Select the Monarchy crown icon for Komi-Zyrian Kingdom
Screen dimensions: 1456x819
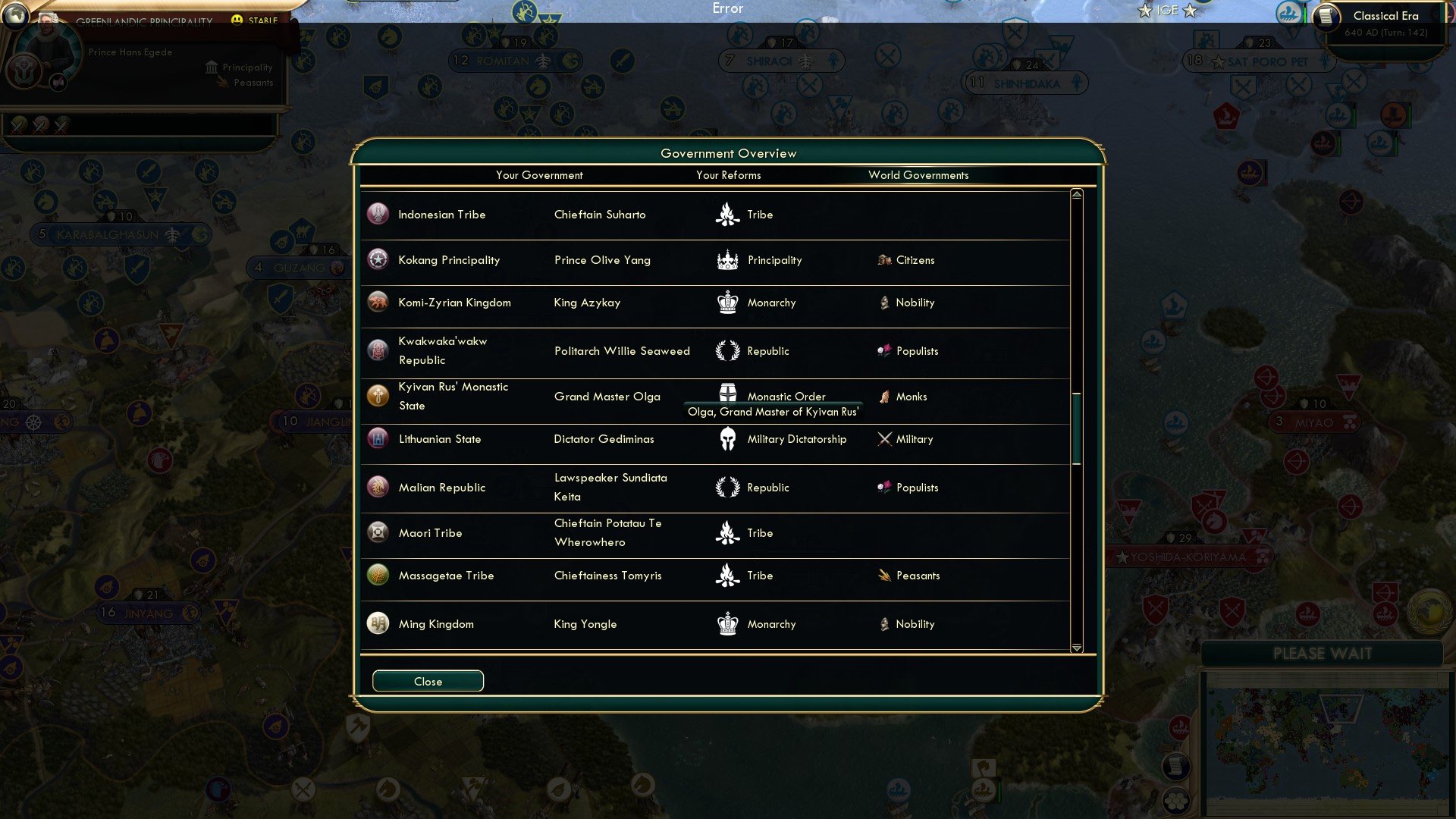click(x=727, y=303)
